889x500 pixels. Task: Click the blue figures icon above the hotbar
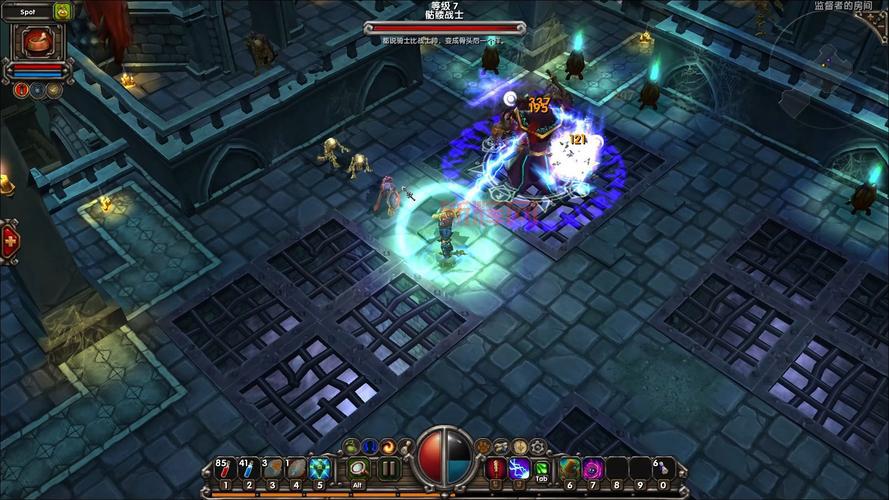pos(369,446)
